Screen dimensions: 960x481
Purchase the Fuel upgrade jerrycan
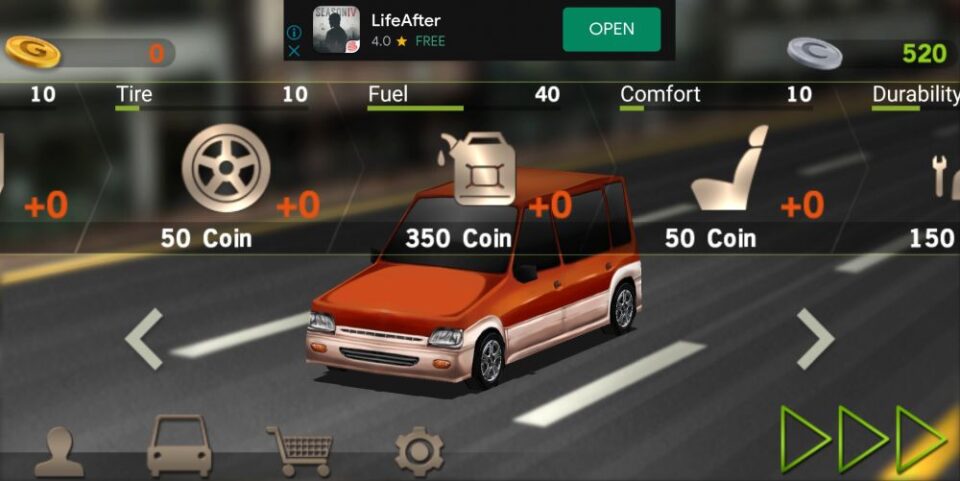[484, 169]
